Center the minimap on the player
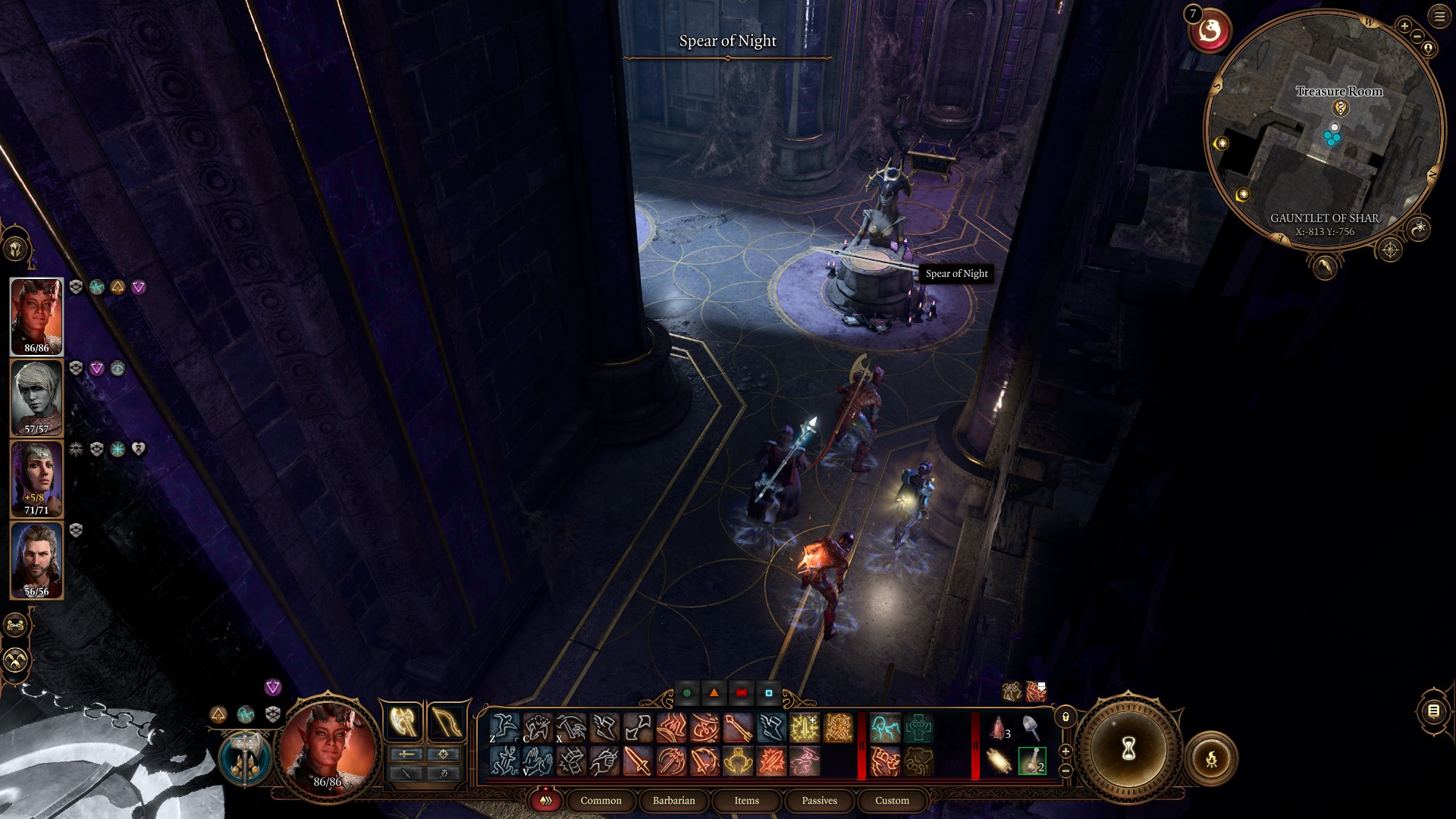The image size is (1456, 819). click(1429, 48)
